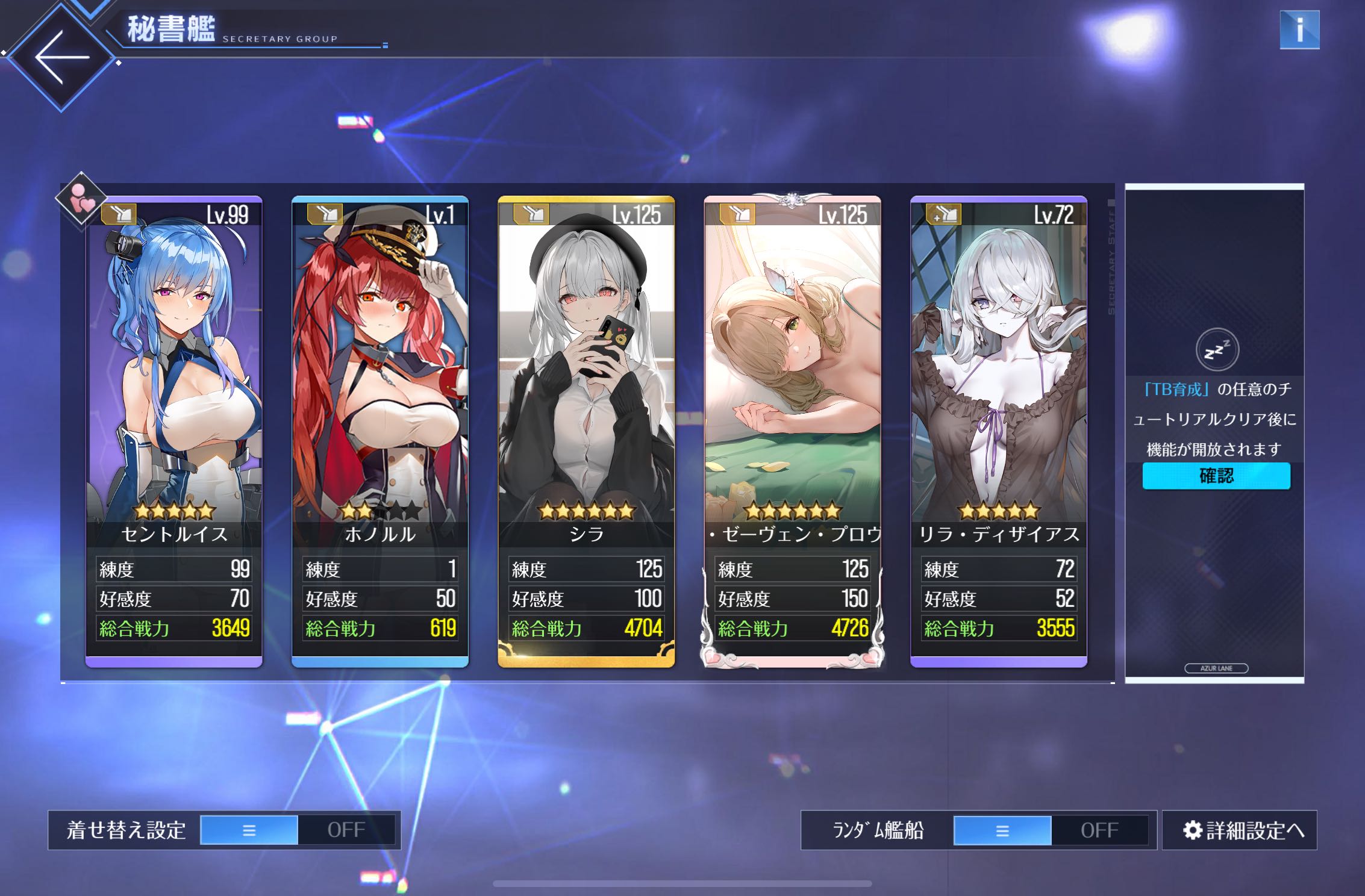Click the pink hearts badge icon
This screenshot has width=1365, height=896.
[x=81, y=200]
